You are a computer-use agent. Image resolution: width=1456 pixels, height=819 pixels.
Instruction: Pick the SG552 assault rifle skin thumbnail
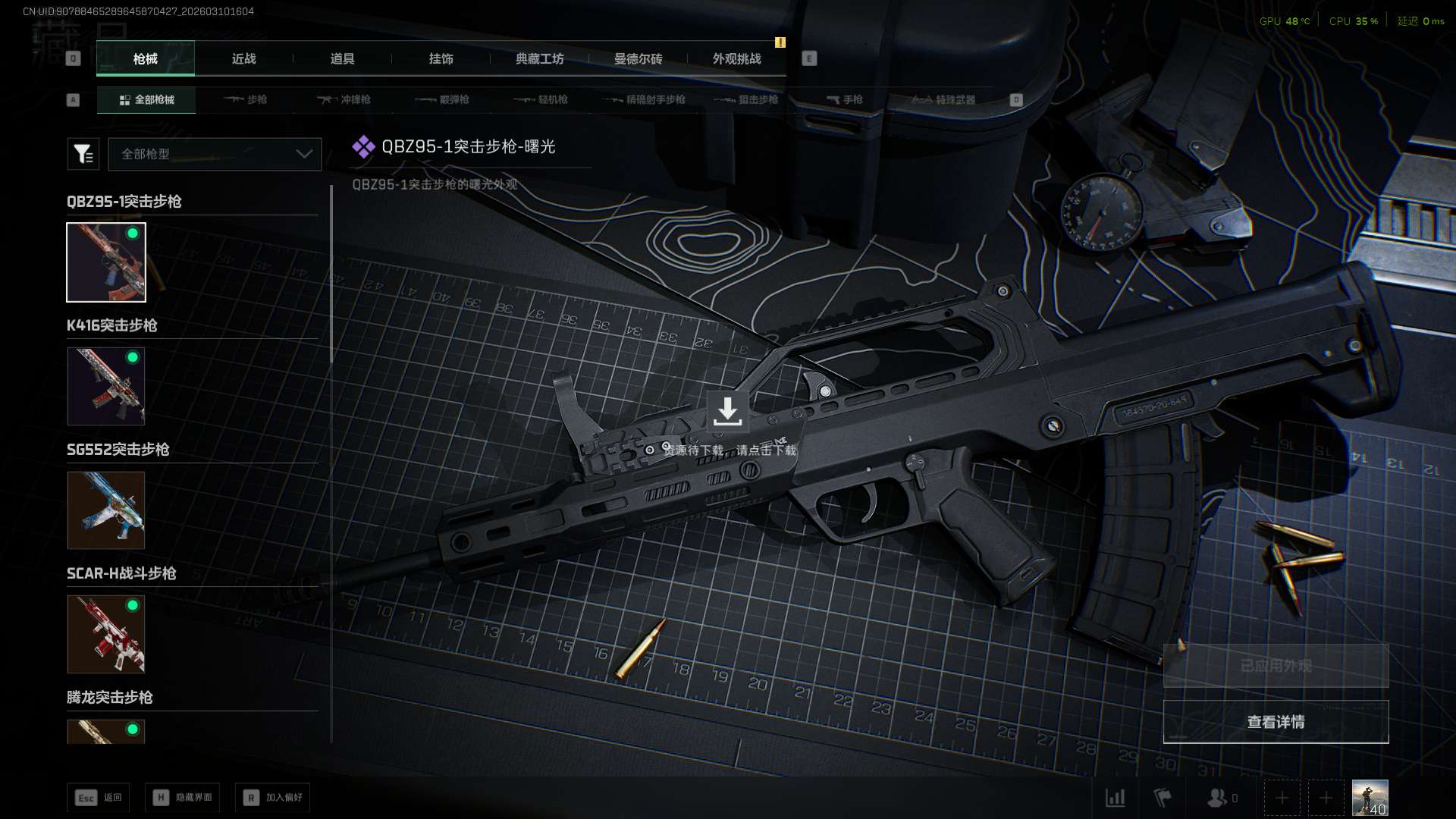(x=106, y=510)
